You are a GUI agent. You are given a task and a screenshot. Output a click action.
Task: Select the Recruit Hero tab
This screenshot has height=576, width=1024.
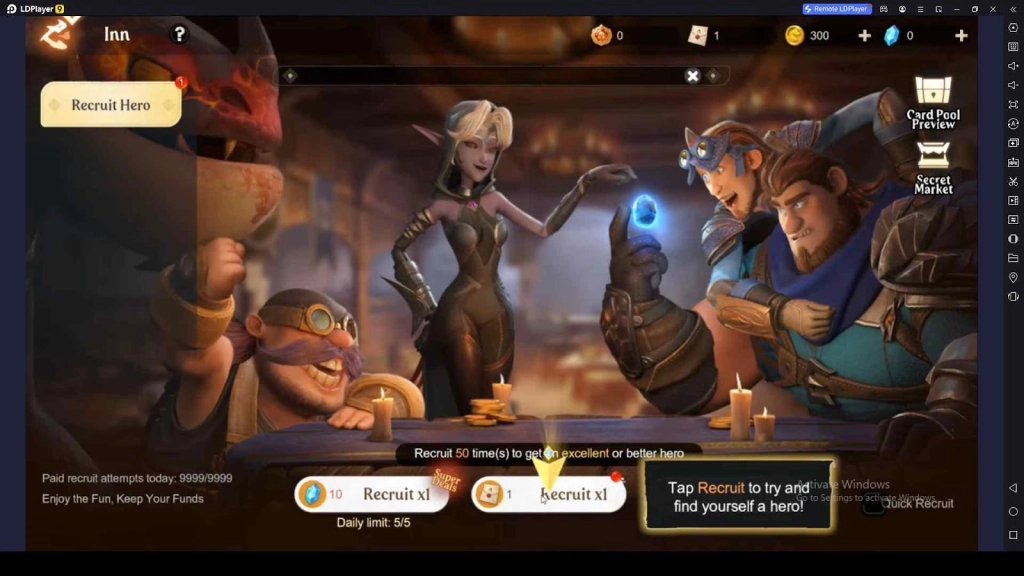(110, 105)
